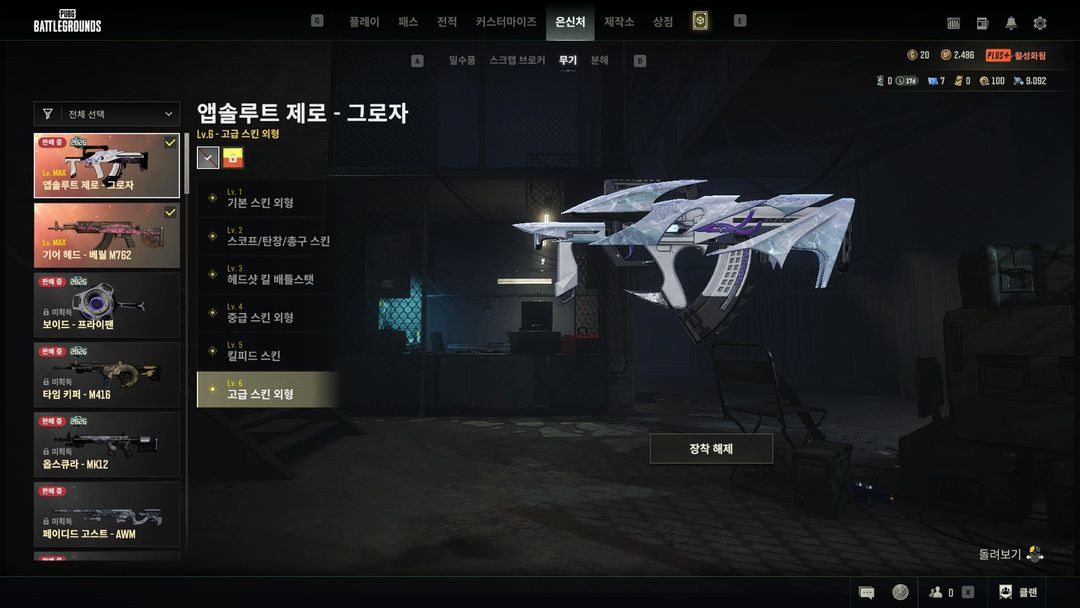Open the 제작소 menu
Viewport: 1080px width, 608px height.
pyautogui.click(x=619, y=22)
